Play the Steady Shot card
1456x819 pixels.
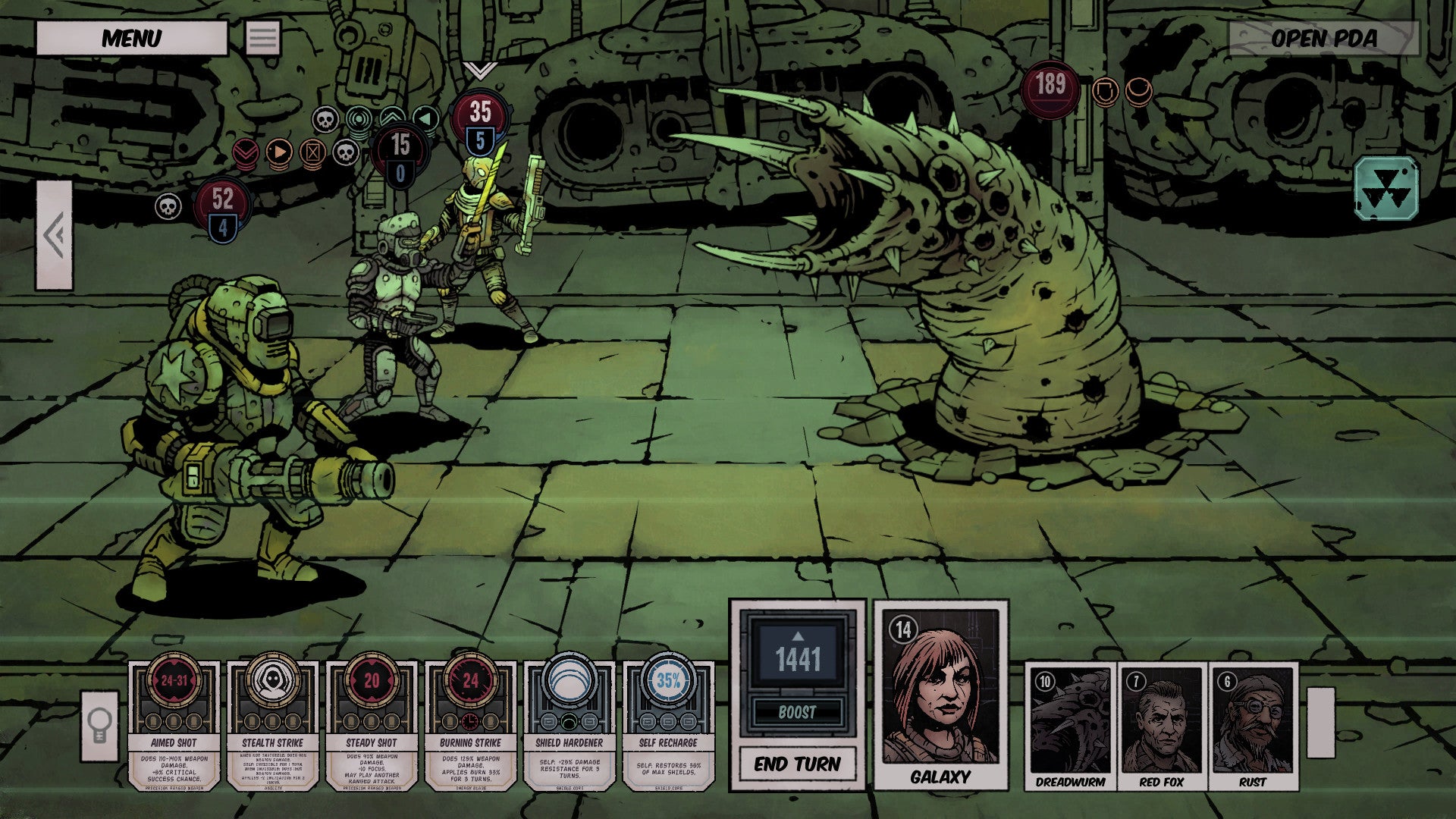click(372, 724)
